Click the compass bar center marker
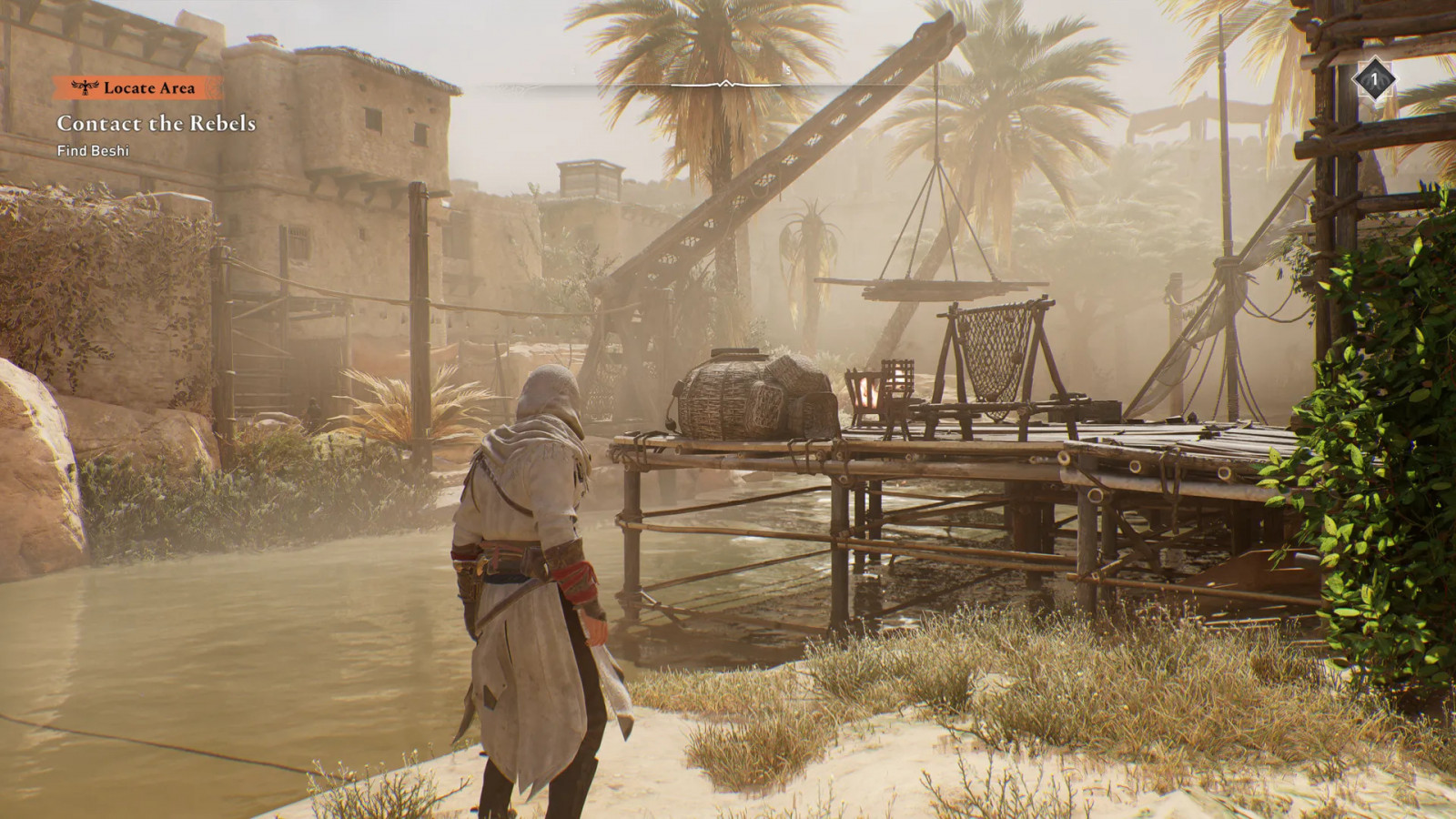Screen dimensions: 1456x819 pyautogui.click(x=725, y=85)
